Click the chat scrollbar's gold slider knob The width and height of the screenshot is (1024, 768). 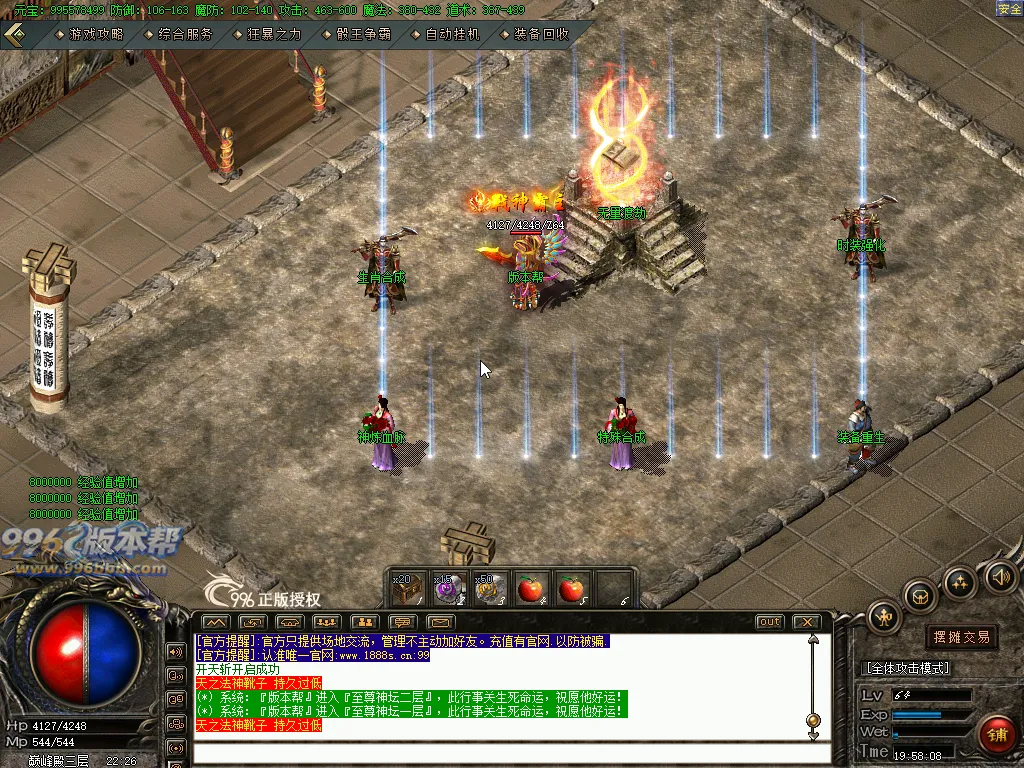(x=813, y=720)
